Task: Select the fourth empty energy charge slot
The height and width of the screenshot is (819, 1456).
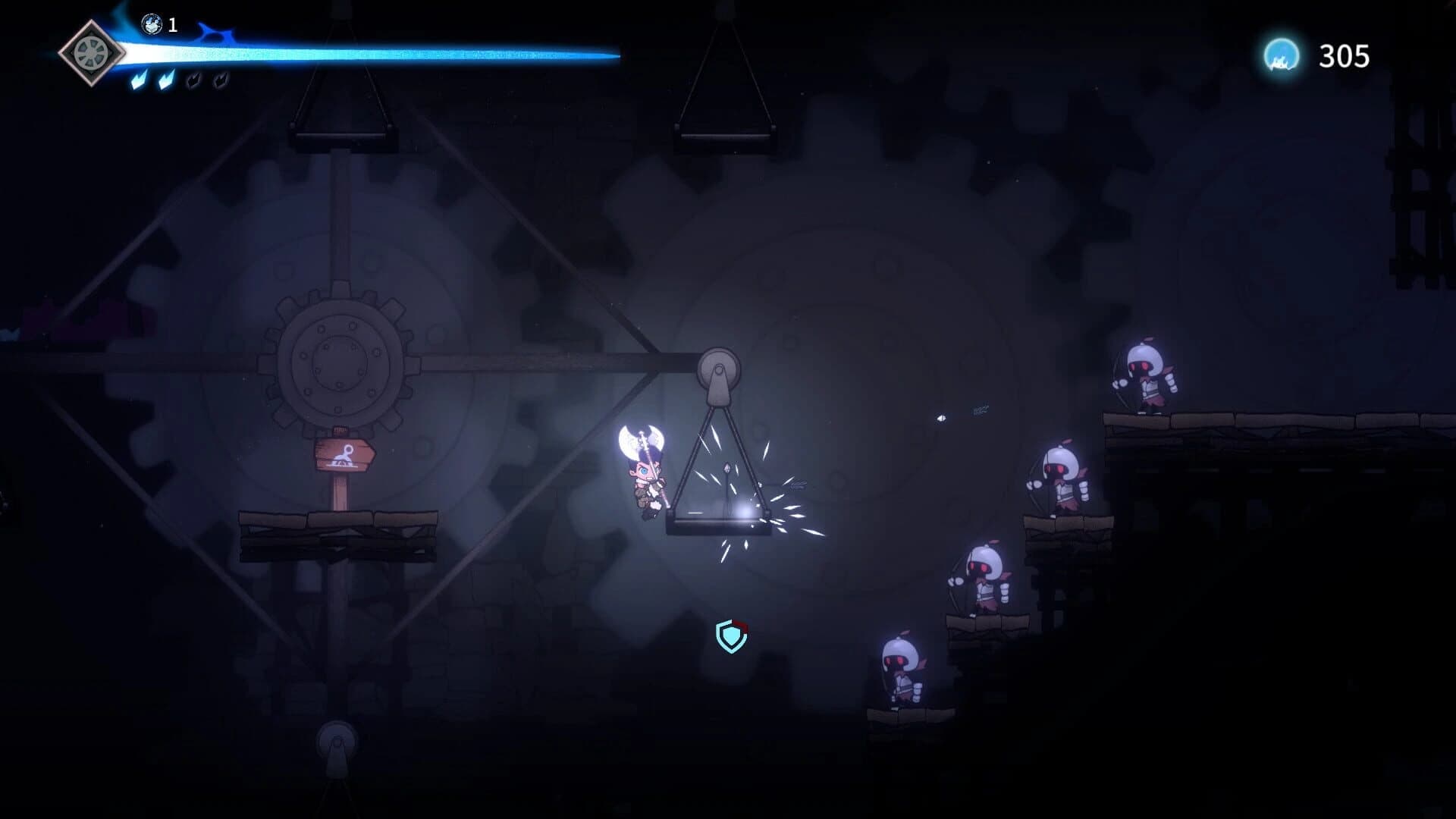Action: coord(220,80)
